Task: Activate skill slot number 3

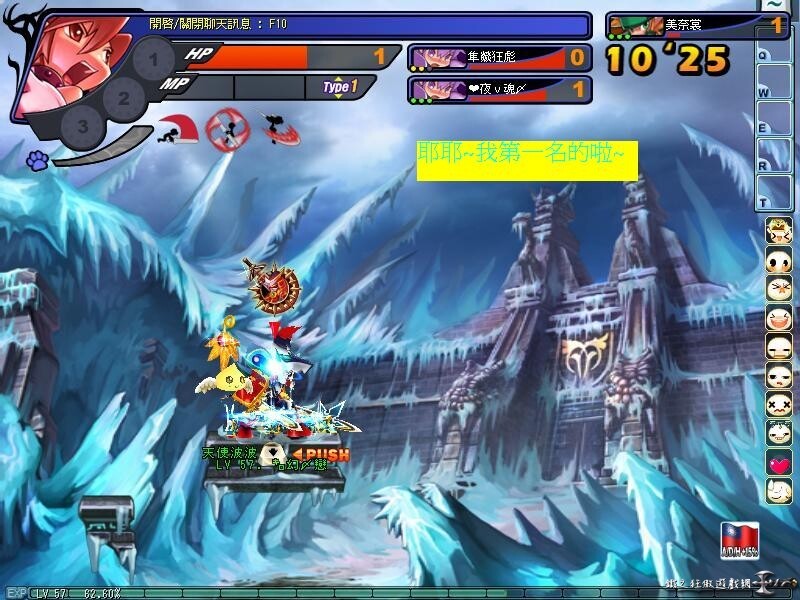Action: 83,126
